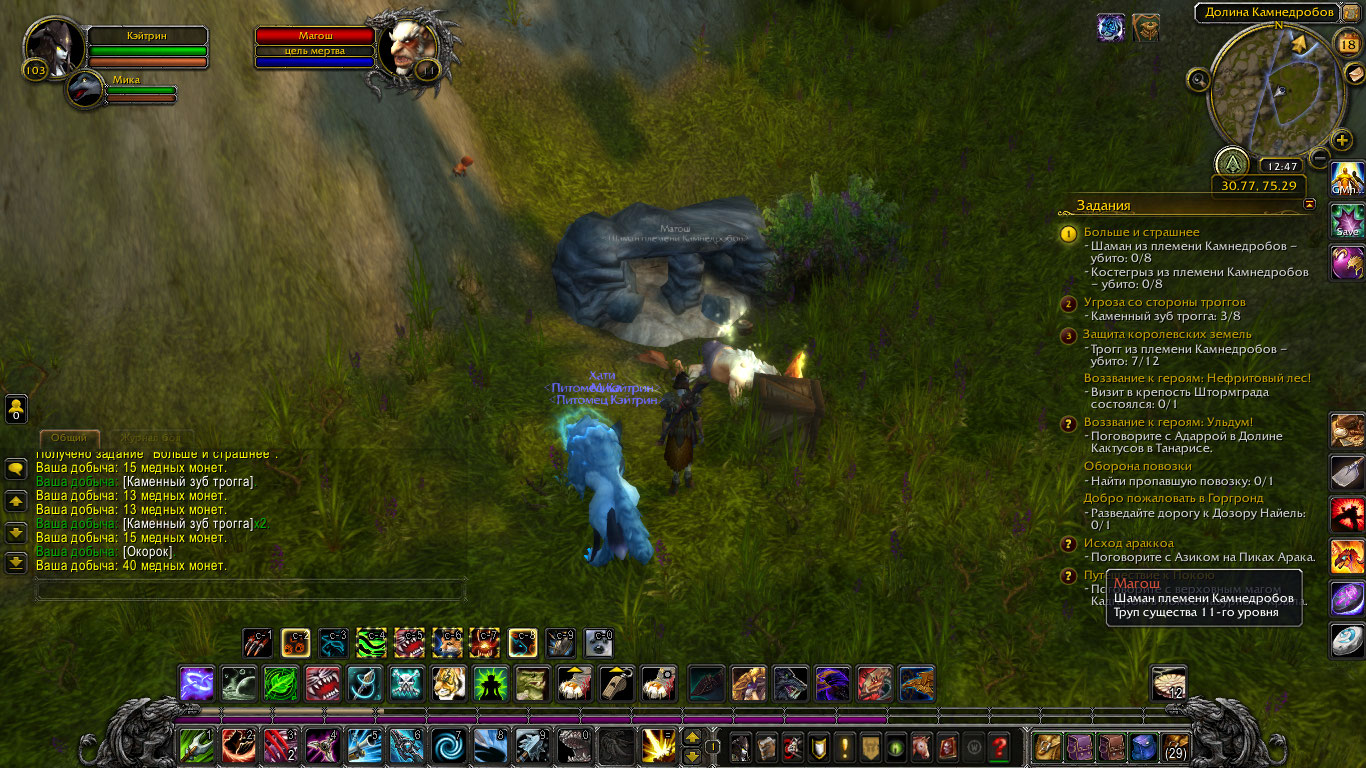Zoom out the minimap with the minus button
The height and width of the screenshot is (768, 1366).
1320,158
